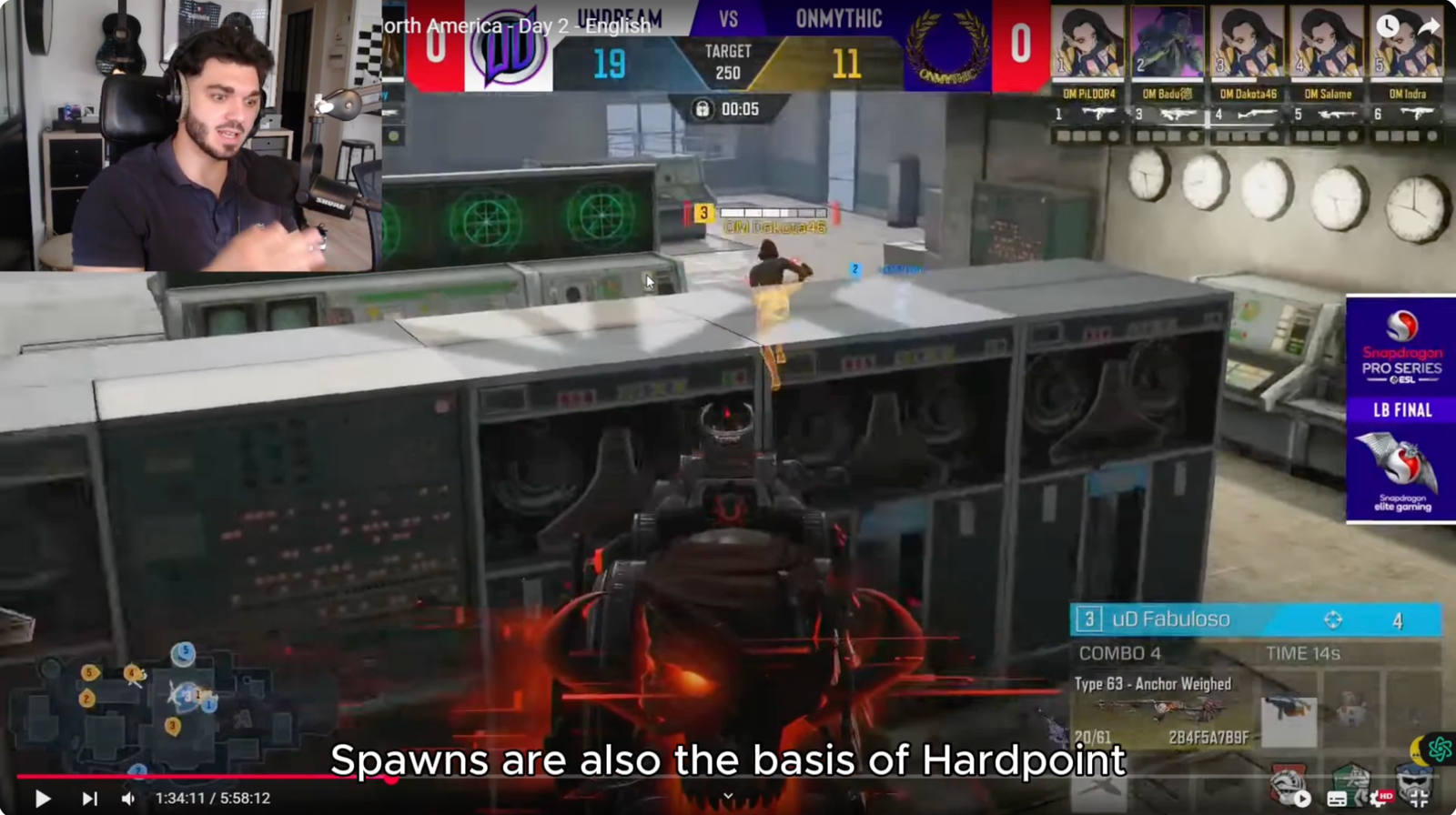The height and width of the screenshot is (815, 1456).
Task: Mute the video with the speaker icon
Action: point(128,799)
